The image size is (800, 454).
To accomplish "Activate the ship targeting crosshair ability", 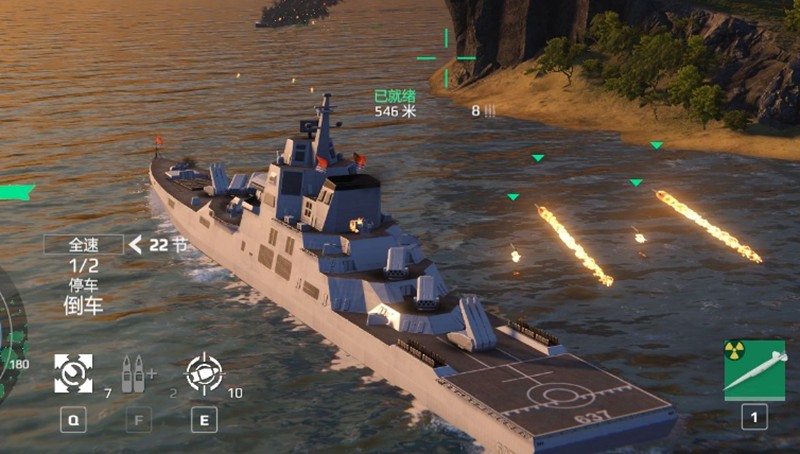I will click(x=204, y=373).
